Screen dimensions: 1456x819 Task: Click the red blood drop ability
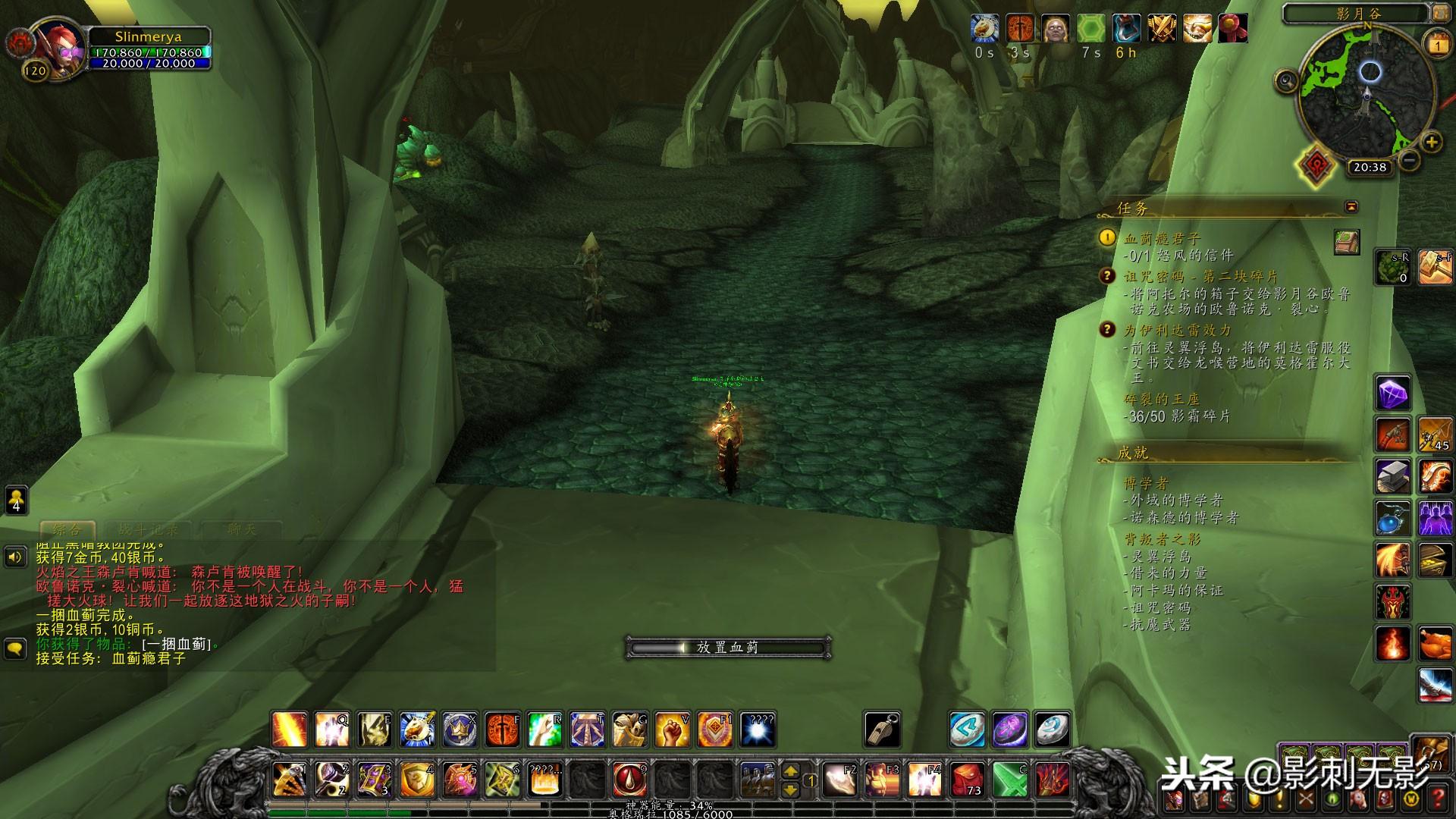(x=630, y=779)
